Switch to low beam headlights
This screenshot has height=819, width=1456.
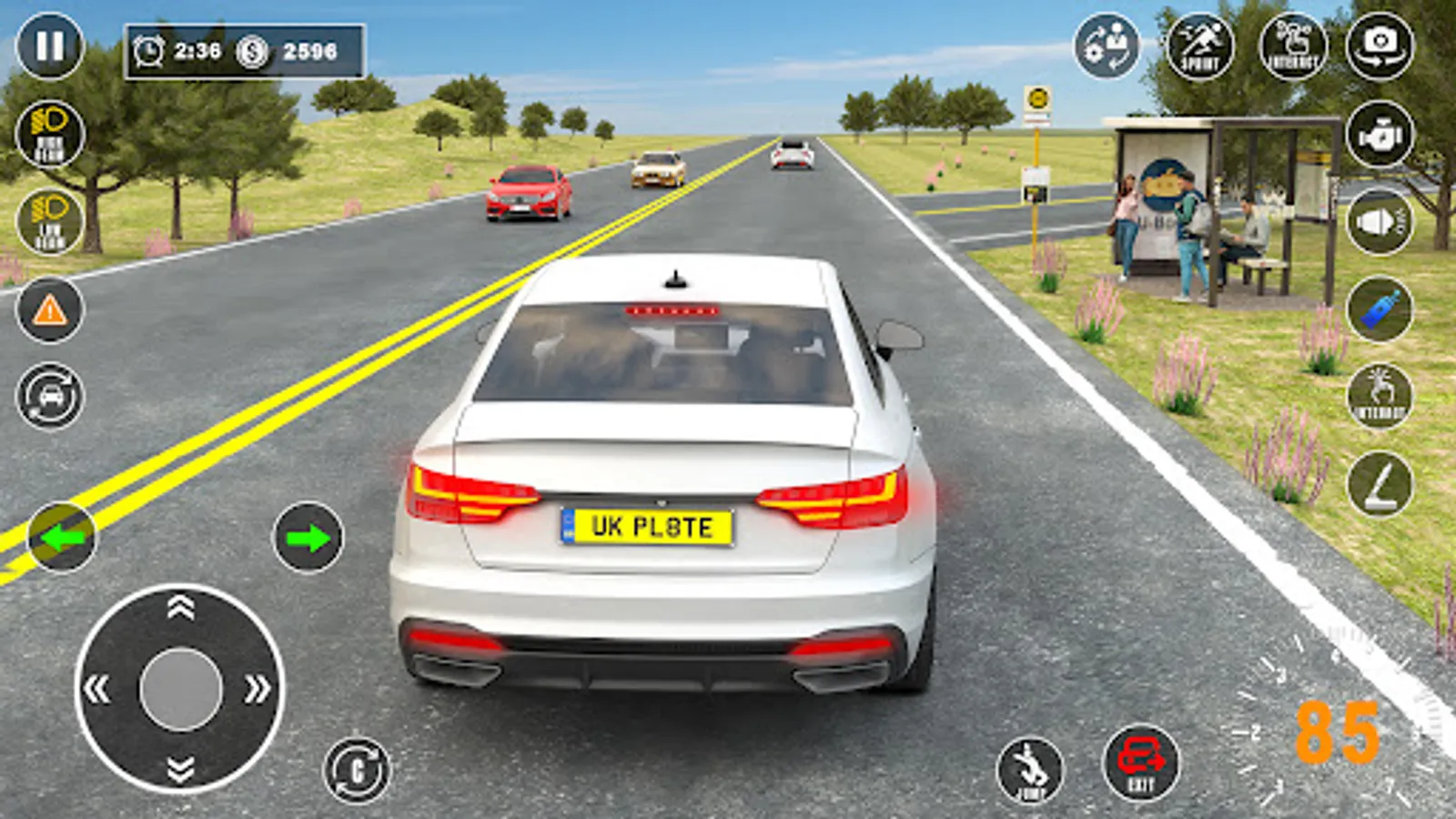[50, 222]
